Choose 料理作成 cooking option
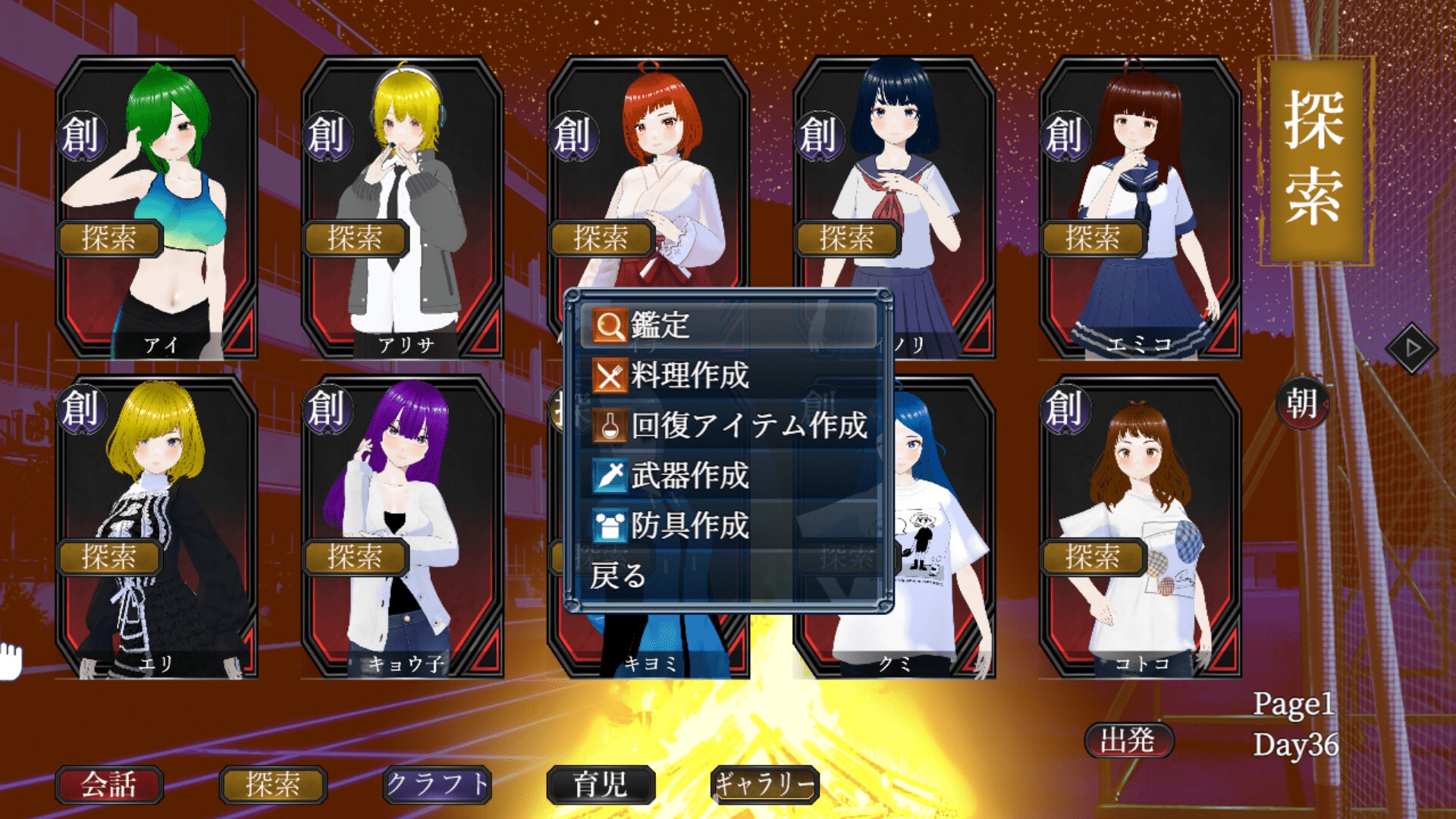Image resolution: width=1456 pixels, height=819 pixels. (728, 375)
